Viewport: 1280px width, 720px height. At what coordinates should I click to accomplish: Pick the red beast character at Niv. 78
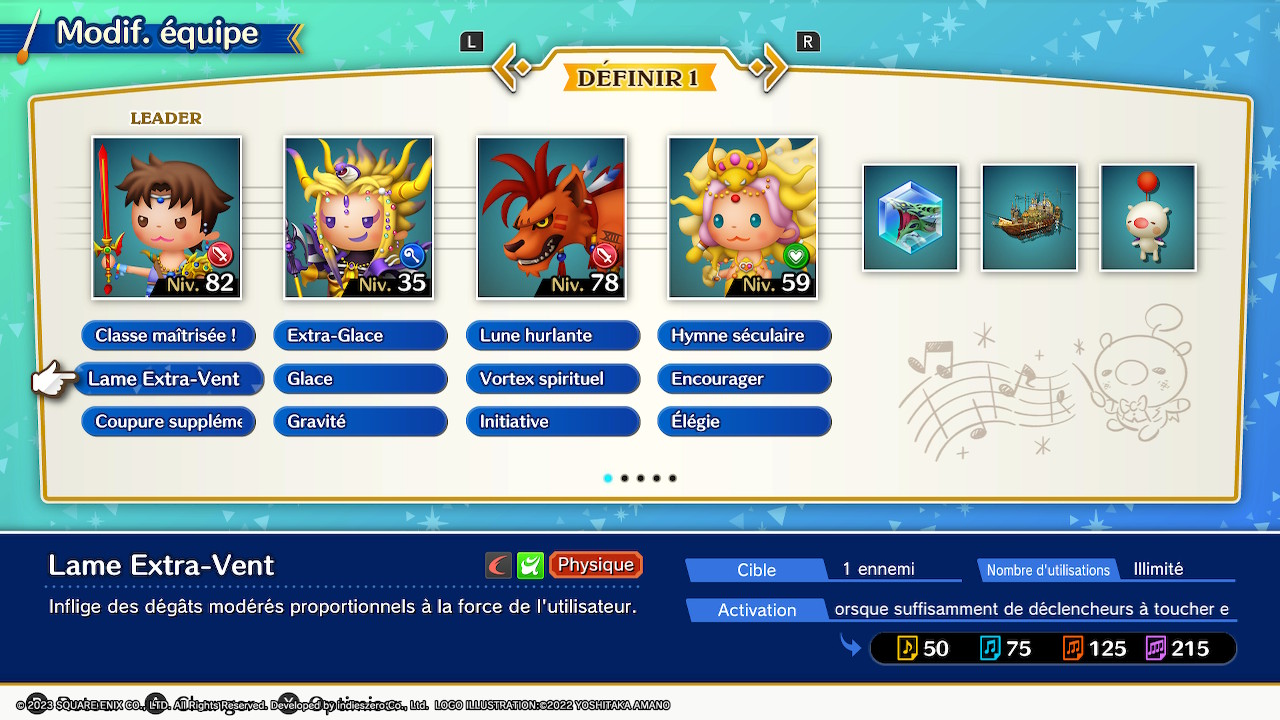pyautogui.click(x=551, y=218)
